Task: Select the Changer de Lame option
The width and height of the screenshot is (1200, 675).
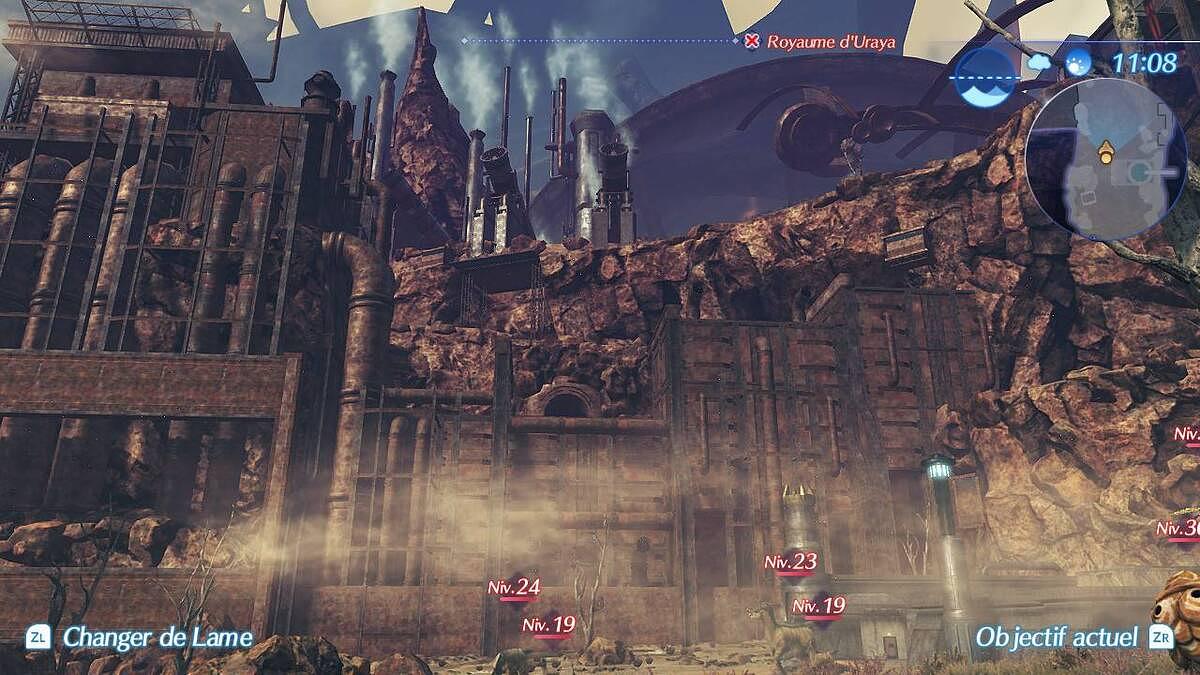Action: pos(157,637)
